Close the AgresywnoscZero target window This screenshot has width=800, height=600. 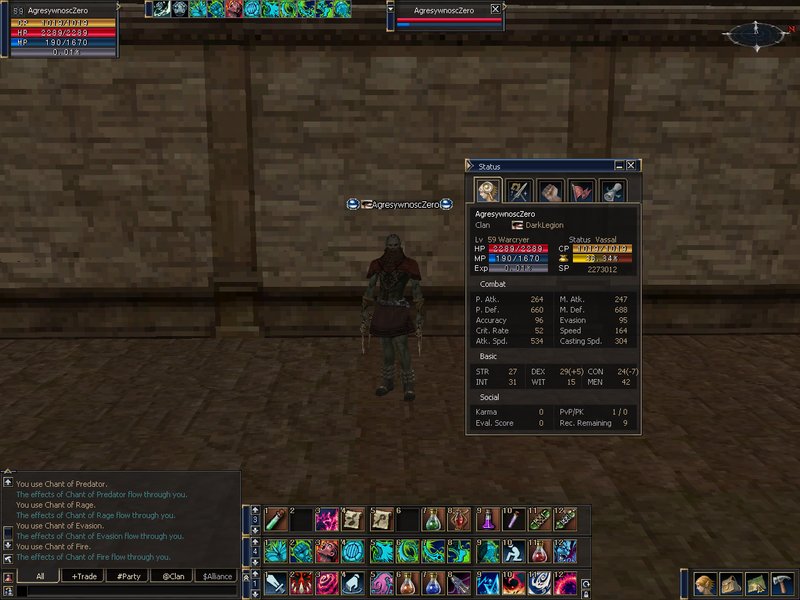click(496, 9)
